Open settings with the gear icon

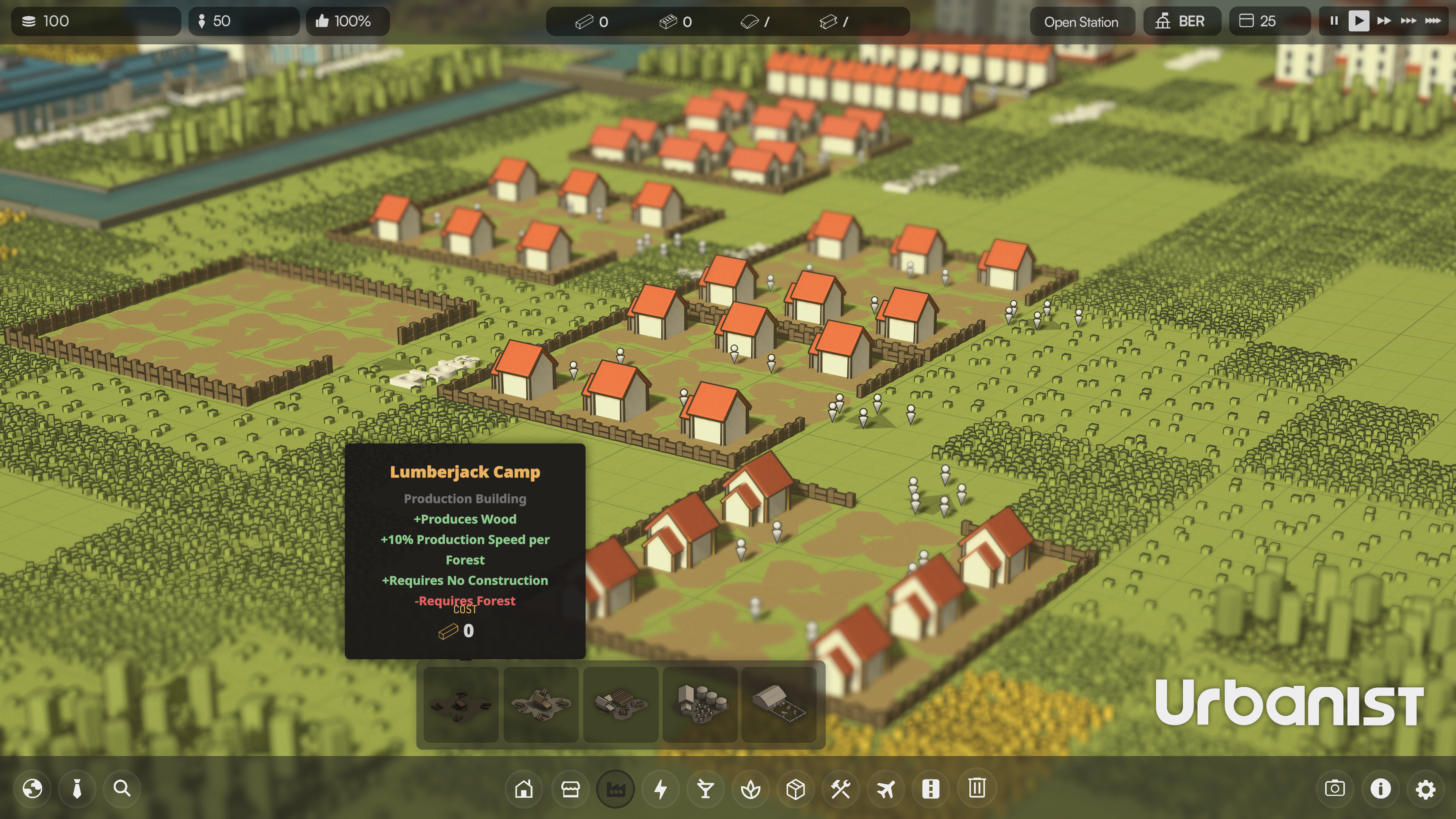click(1426, 789)
